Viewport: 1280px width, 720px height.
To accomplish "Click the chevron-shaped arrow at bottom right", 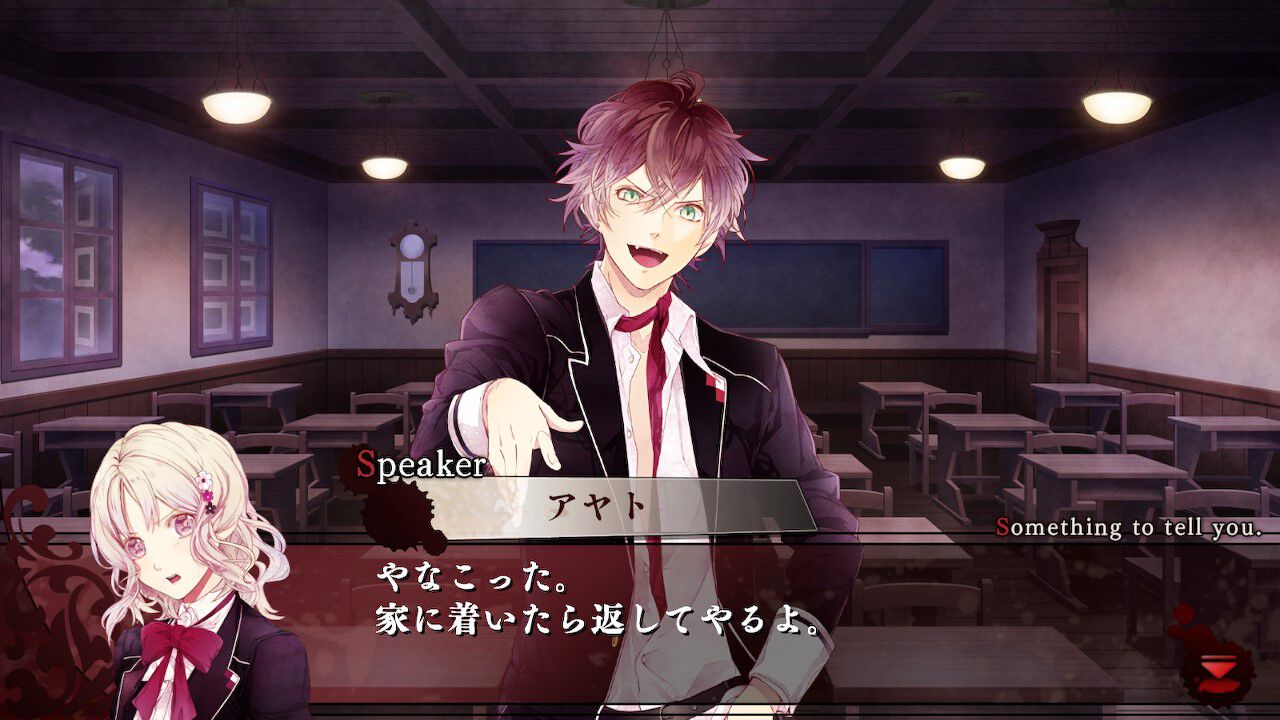I will (1218, 668).
